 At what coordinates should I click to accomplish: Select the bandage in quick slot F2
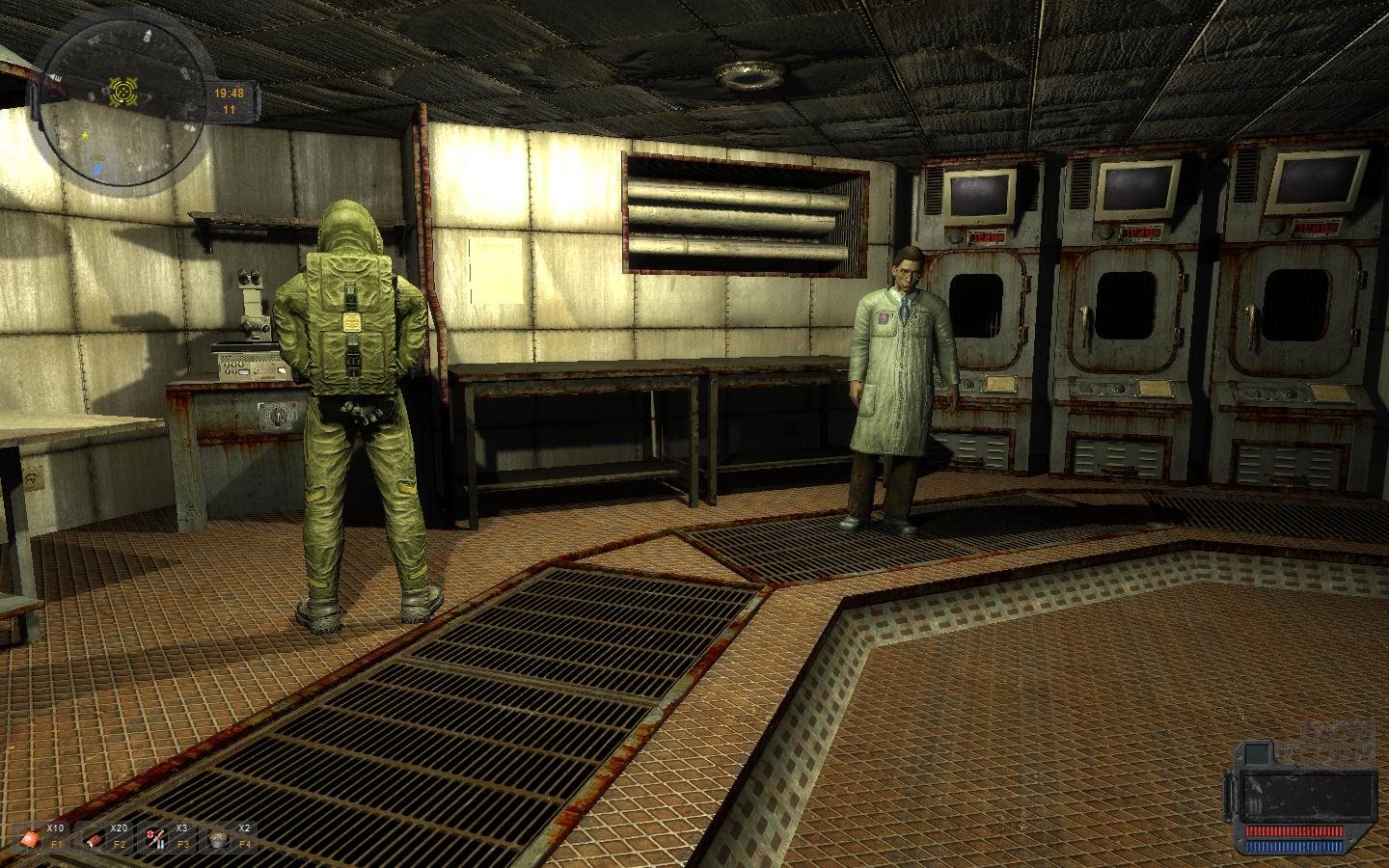[x=93, y=837]
